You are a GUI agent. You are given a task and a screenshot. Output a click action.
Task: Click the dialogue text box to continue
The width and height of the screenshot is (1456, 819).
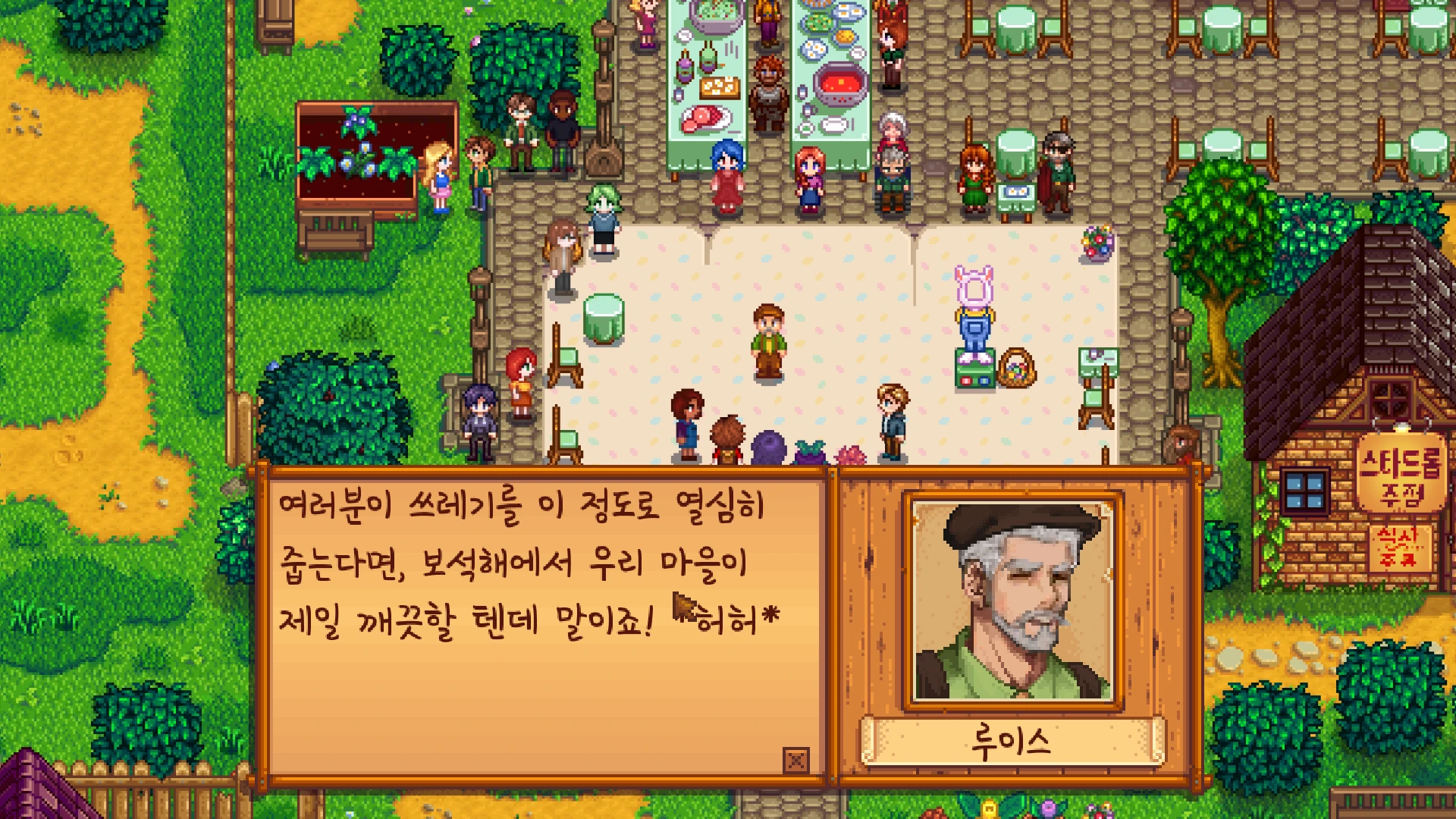[x=541, y=622]
